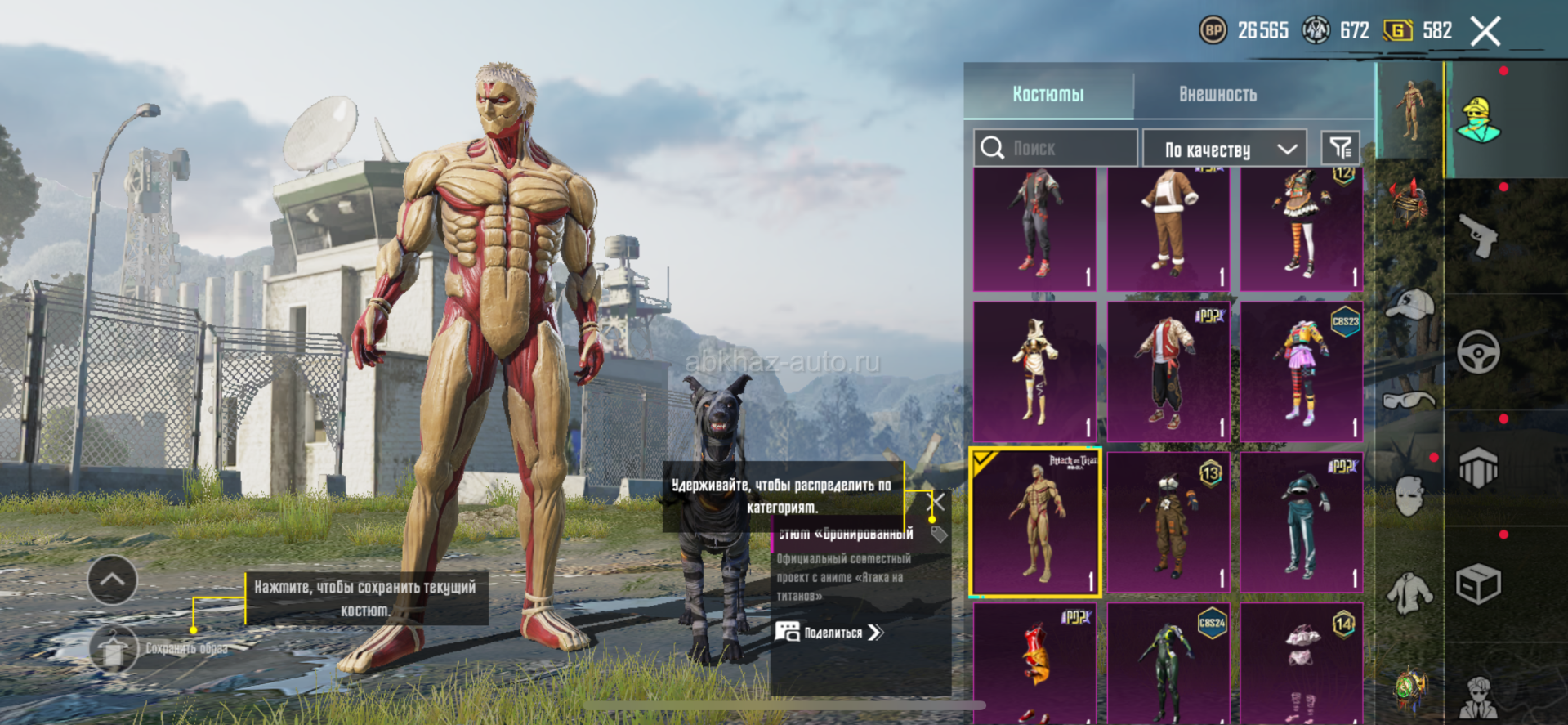Image resolution: width=1568 pixels, height=725 pixels.
Task: Open the Внешность tab
Action: 1217,94
